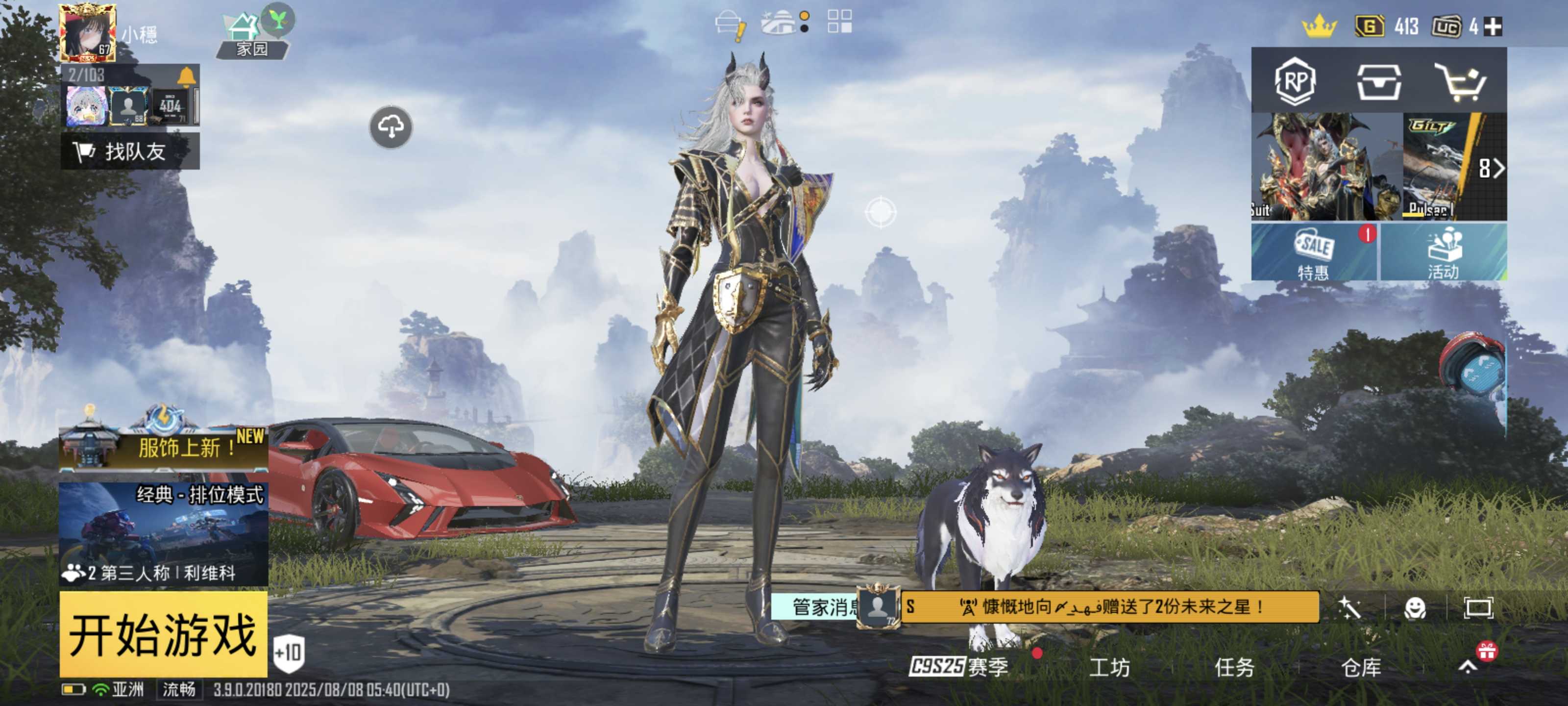Open 找队友 team finder
The width and height of the screenshot is (1568, 706).
pos(130,151)
